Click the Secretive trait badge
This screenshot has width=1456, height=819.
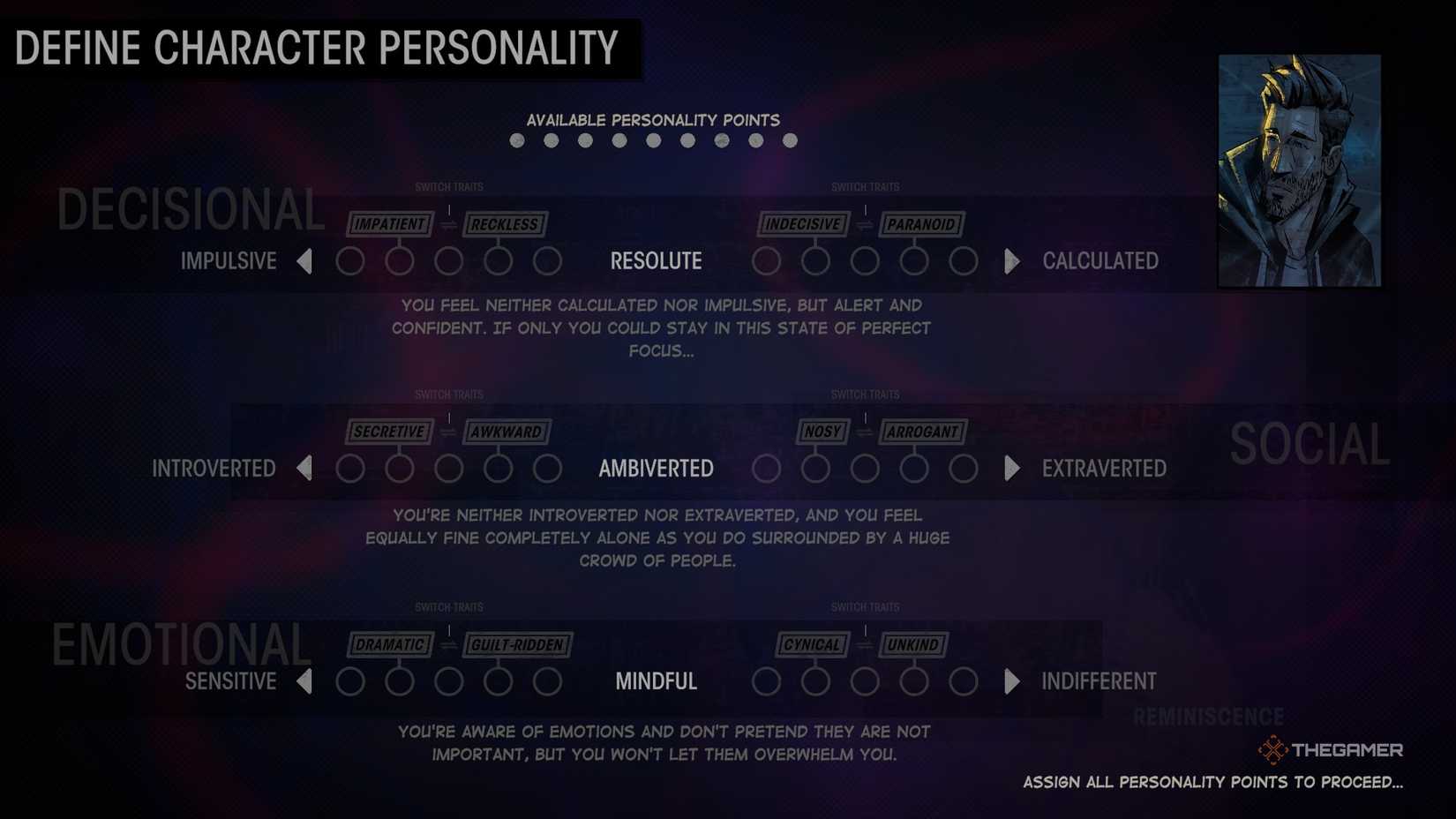(x=391, y=432)
